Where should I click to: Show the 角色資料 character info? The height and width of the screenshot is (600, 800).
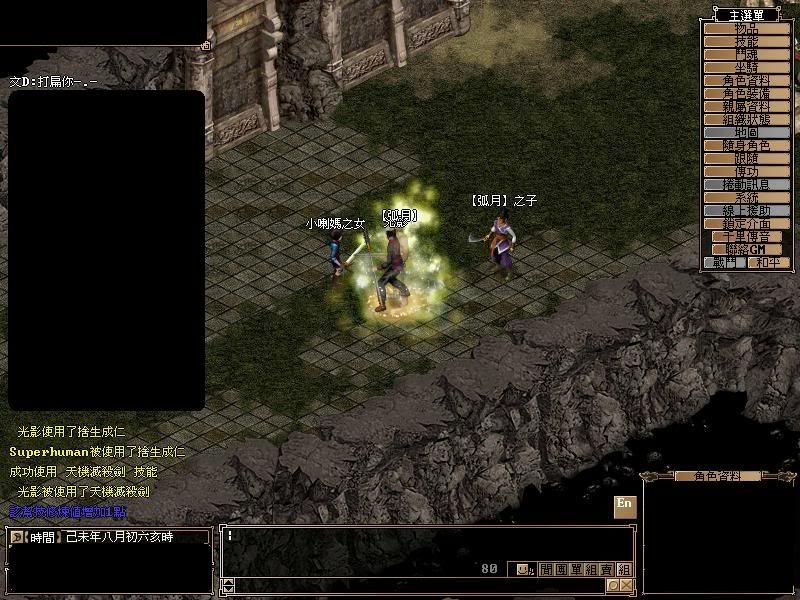pyautogui.click(x=746, y=80)
